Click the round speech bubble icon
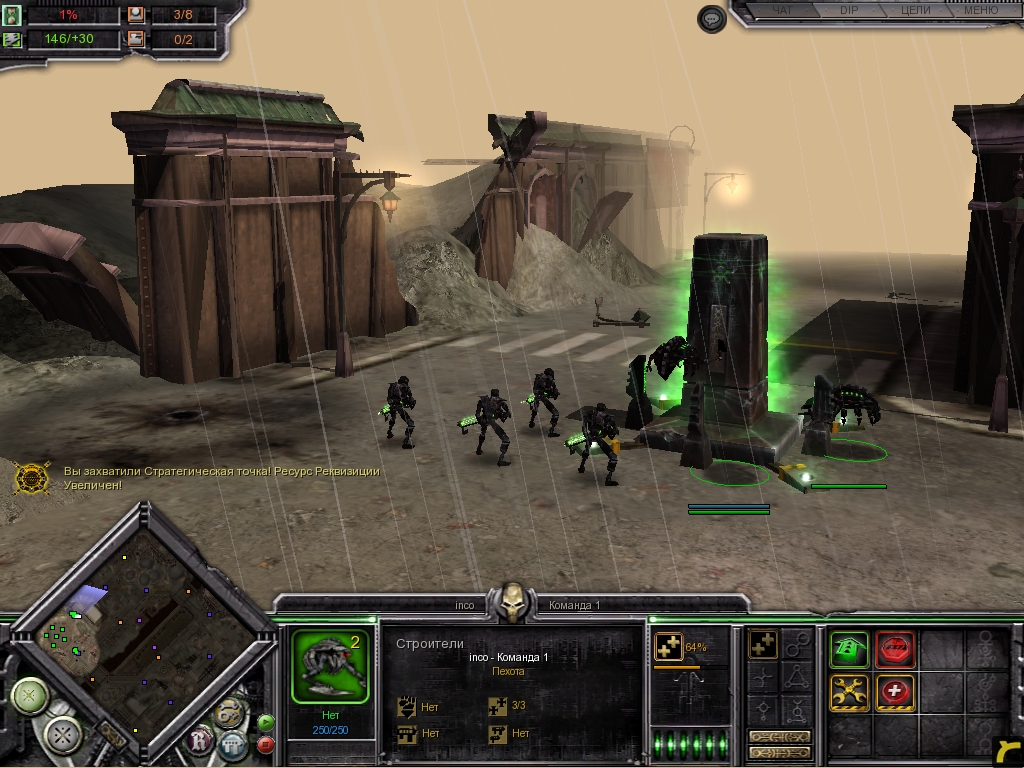This screenshot has width=1024, height=768. coord(711,19)
